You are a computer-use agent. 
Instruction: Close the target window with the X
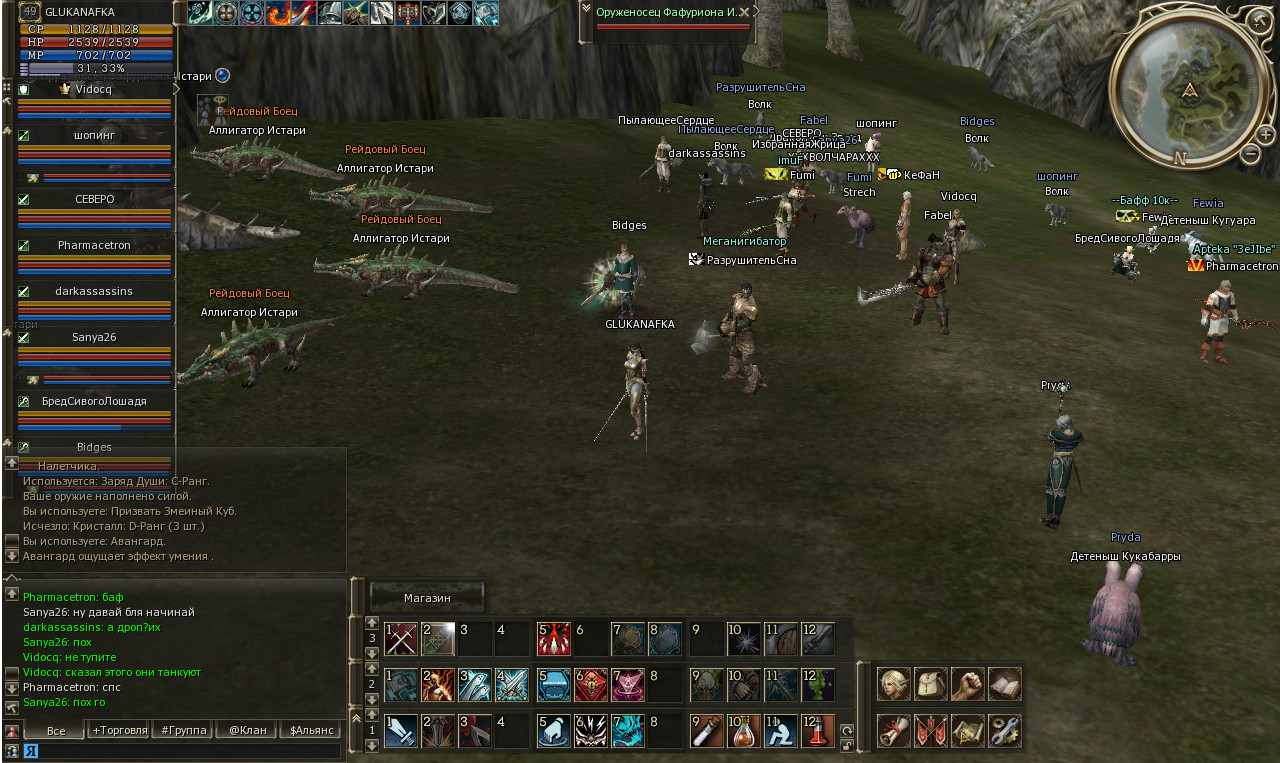[x=743, y=12]
